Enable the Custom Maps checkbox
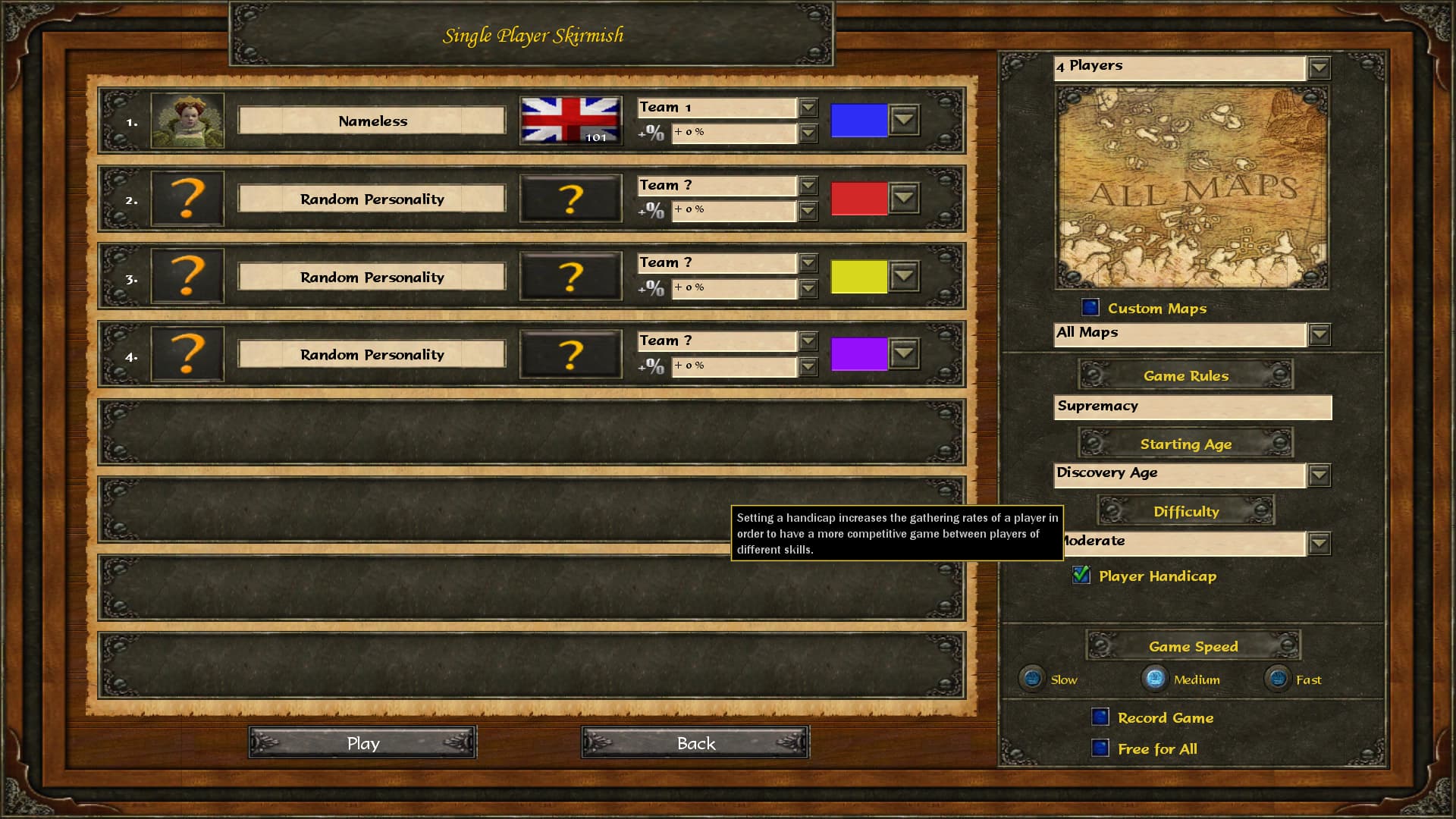The height and width of the screenshot is (819, 1456). click(x=1090, y=307)
